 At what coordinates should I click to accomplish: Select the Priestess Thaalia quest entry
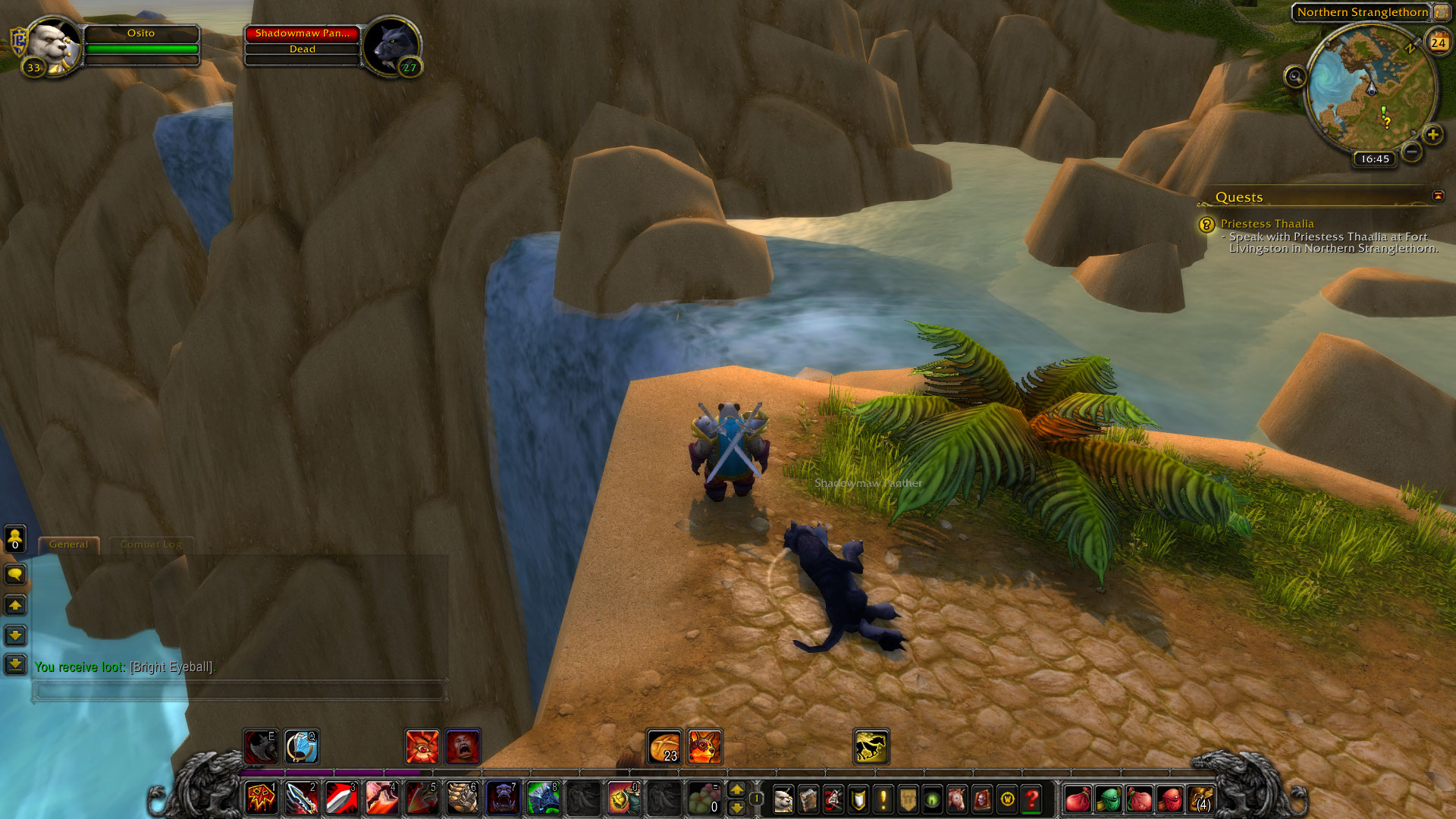pos(1267,224)
